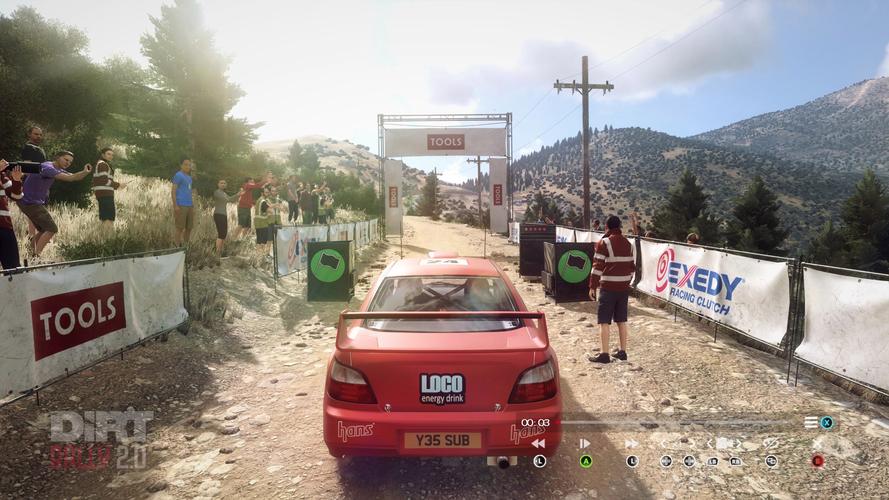Hide the replay interface with the eye icon

pyautogui.click(x=771, y=443)
